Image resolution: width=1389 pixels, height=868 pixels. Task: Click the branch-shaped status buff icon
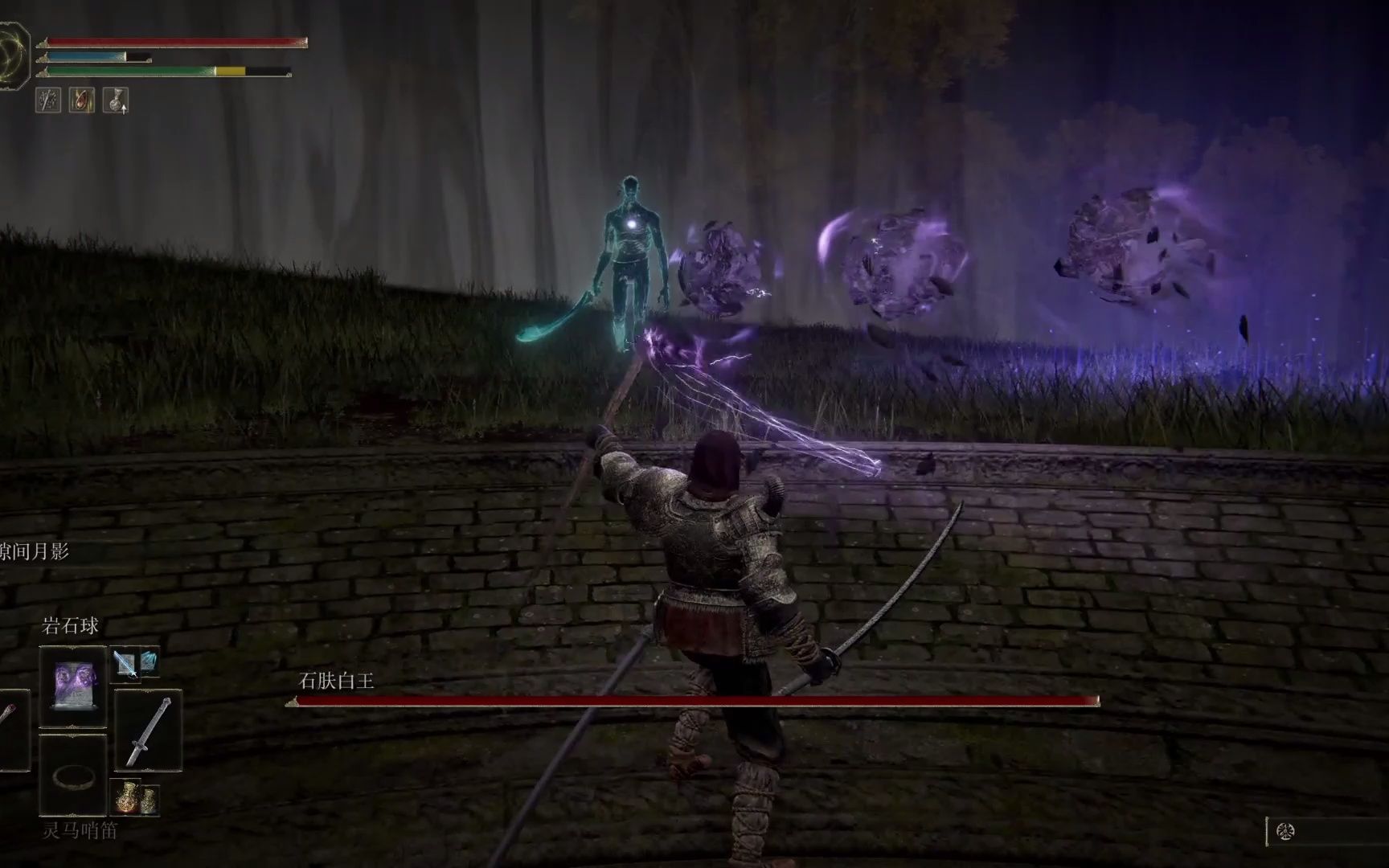48,100
